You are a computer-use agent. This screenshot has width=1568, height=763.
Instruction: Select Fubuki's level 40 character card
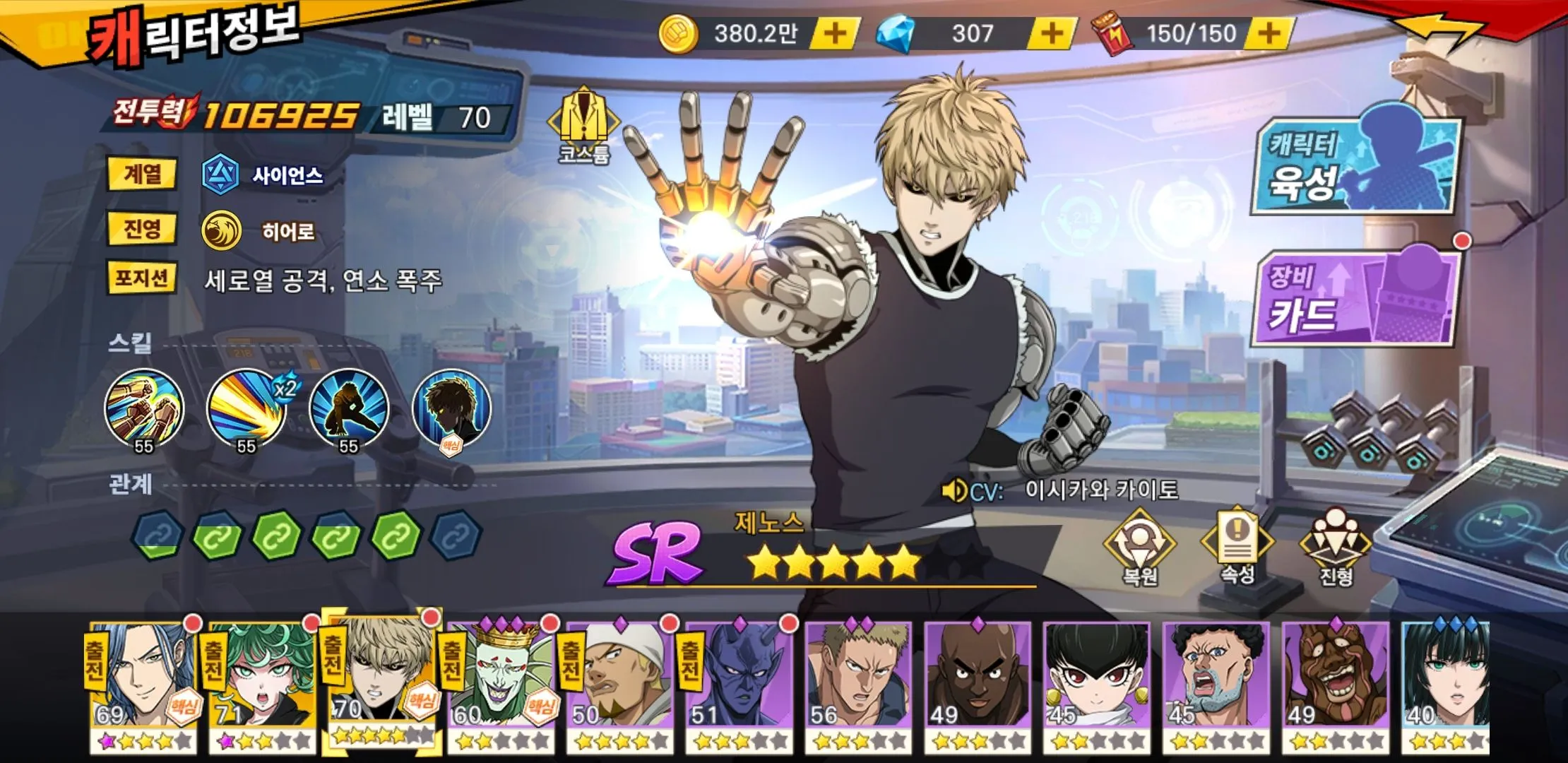[x=1445, y=685]
